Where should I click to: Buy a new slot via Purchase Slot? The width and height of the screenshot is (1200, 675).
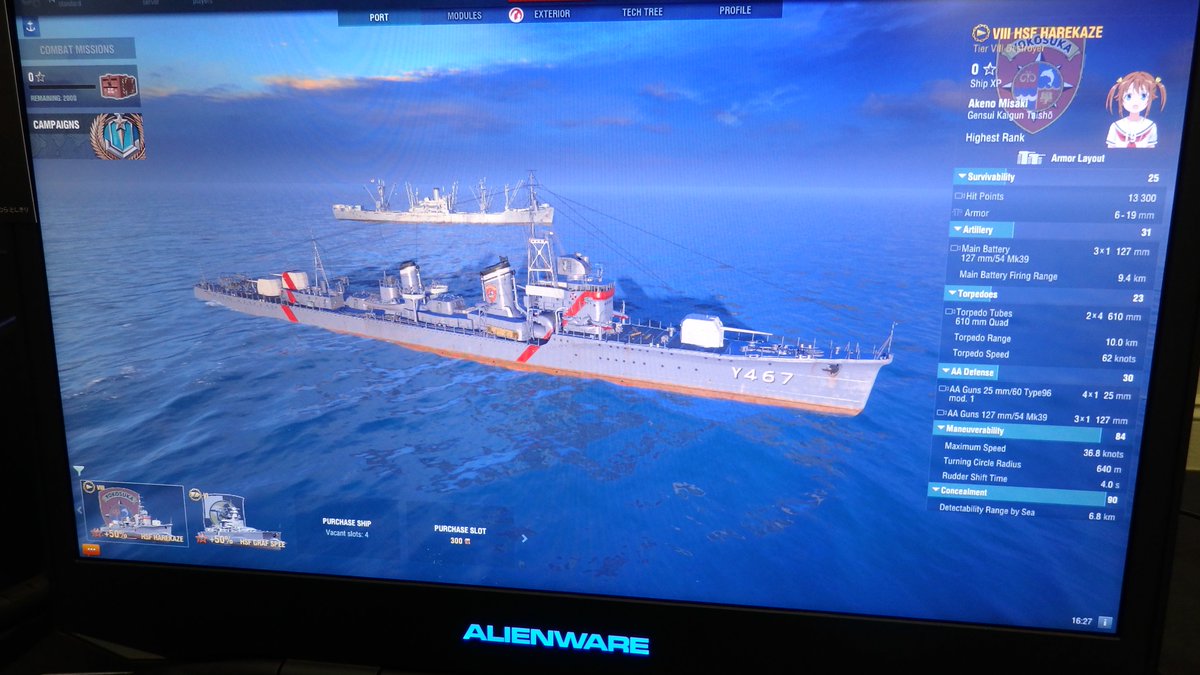pos(459,534)
